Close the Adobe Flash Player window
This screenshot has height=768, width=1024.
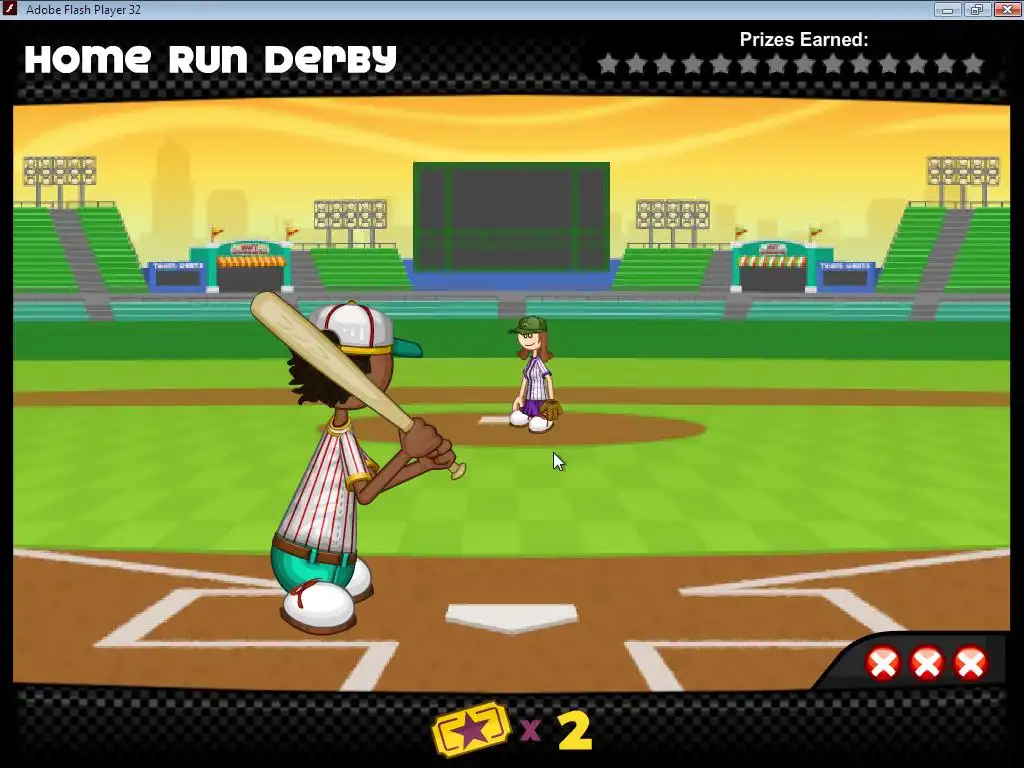[x=1004, y=10]
